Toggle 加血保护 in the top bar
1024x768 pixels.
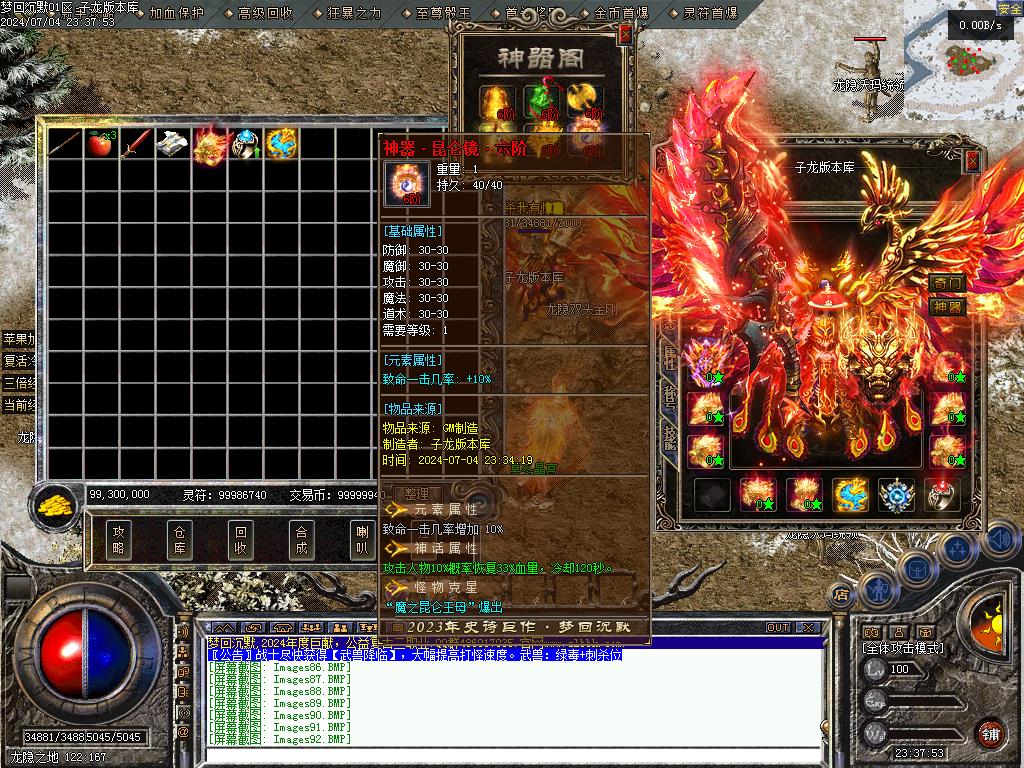pos(176,13)
